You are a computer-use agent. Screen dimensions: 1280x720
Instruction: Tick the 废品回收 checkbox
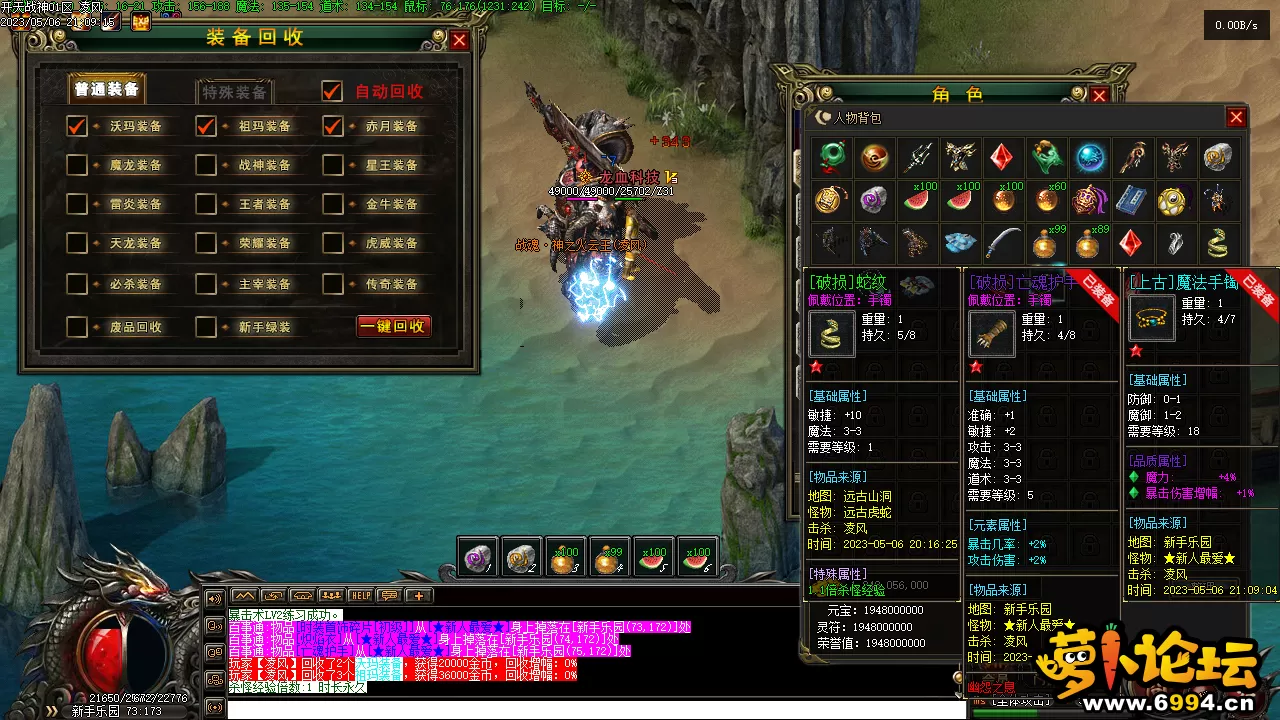[x=77, y=326]
